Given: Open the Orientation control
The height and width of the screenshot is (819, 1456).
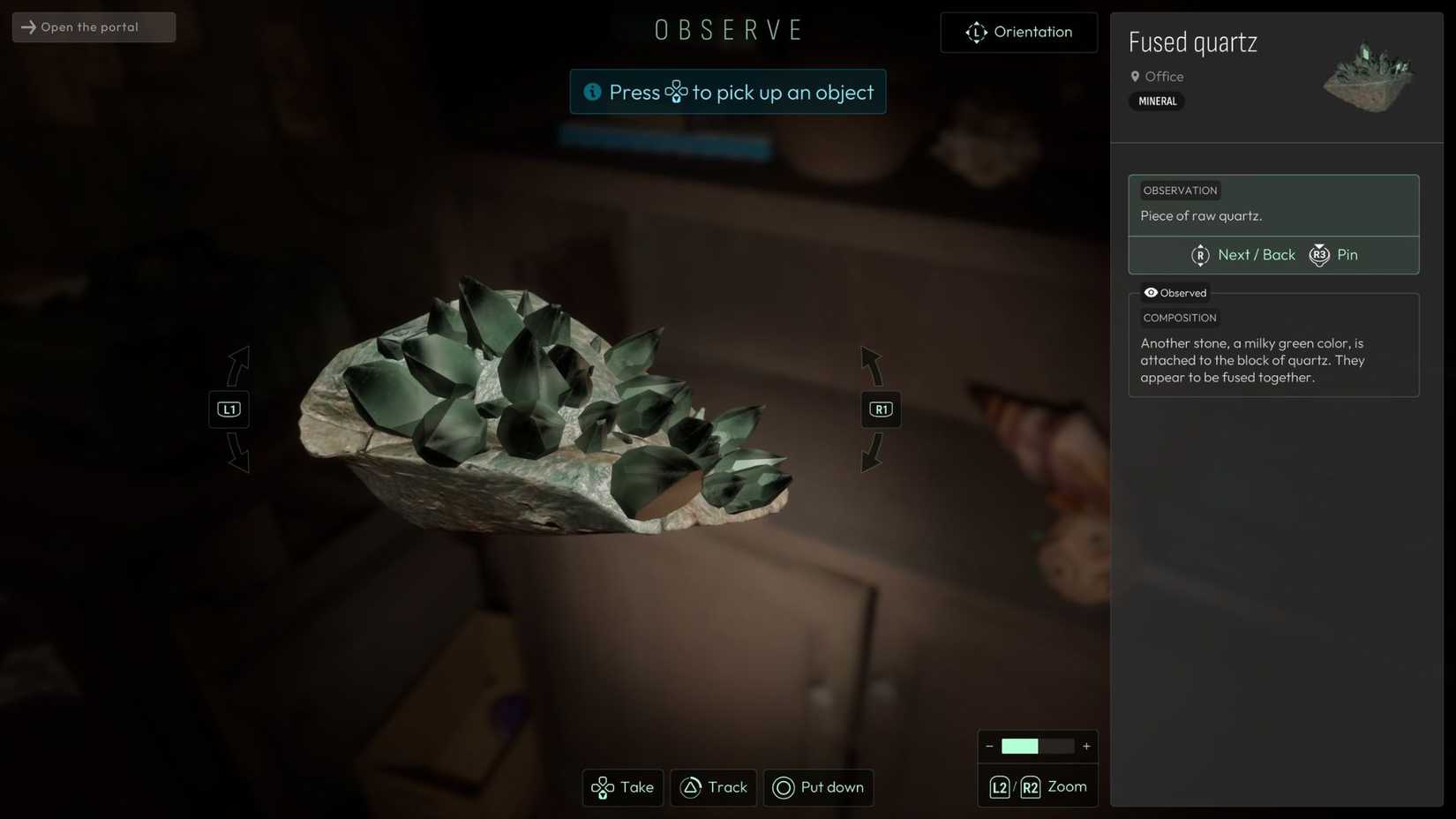Looking at the screenshot, I should (x=1019, y=33).
